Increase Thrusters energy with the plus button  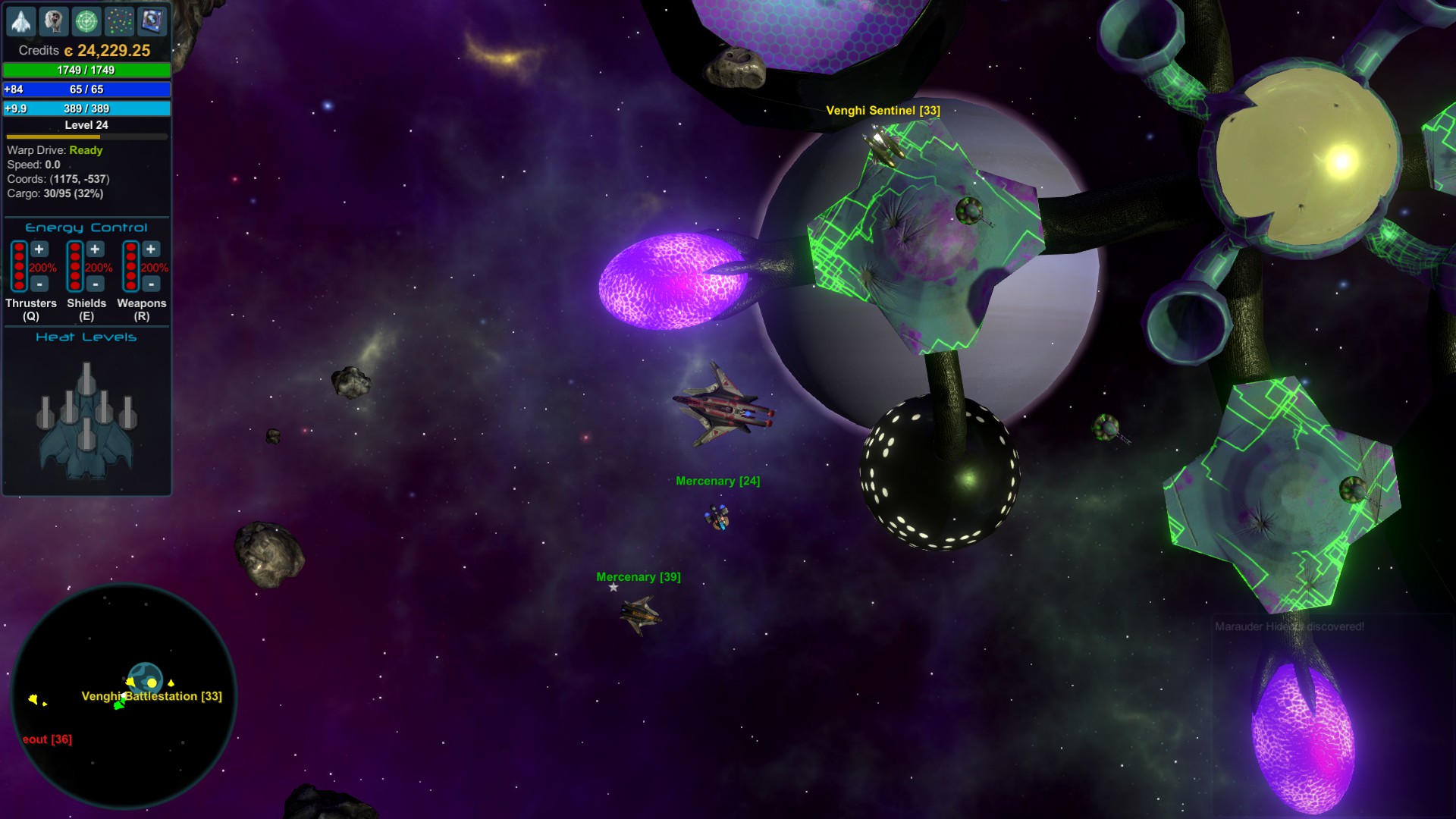39,249
